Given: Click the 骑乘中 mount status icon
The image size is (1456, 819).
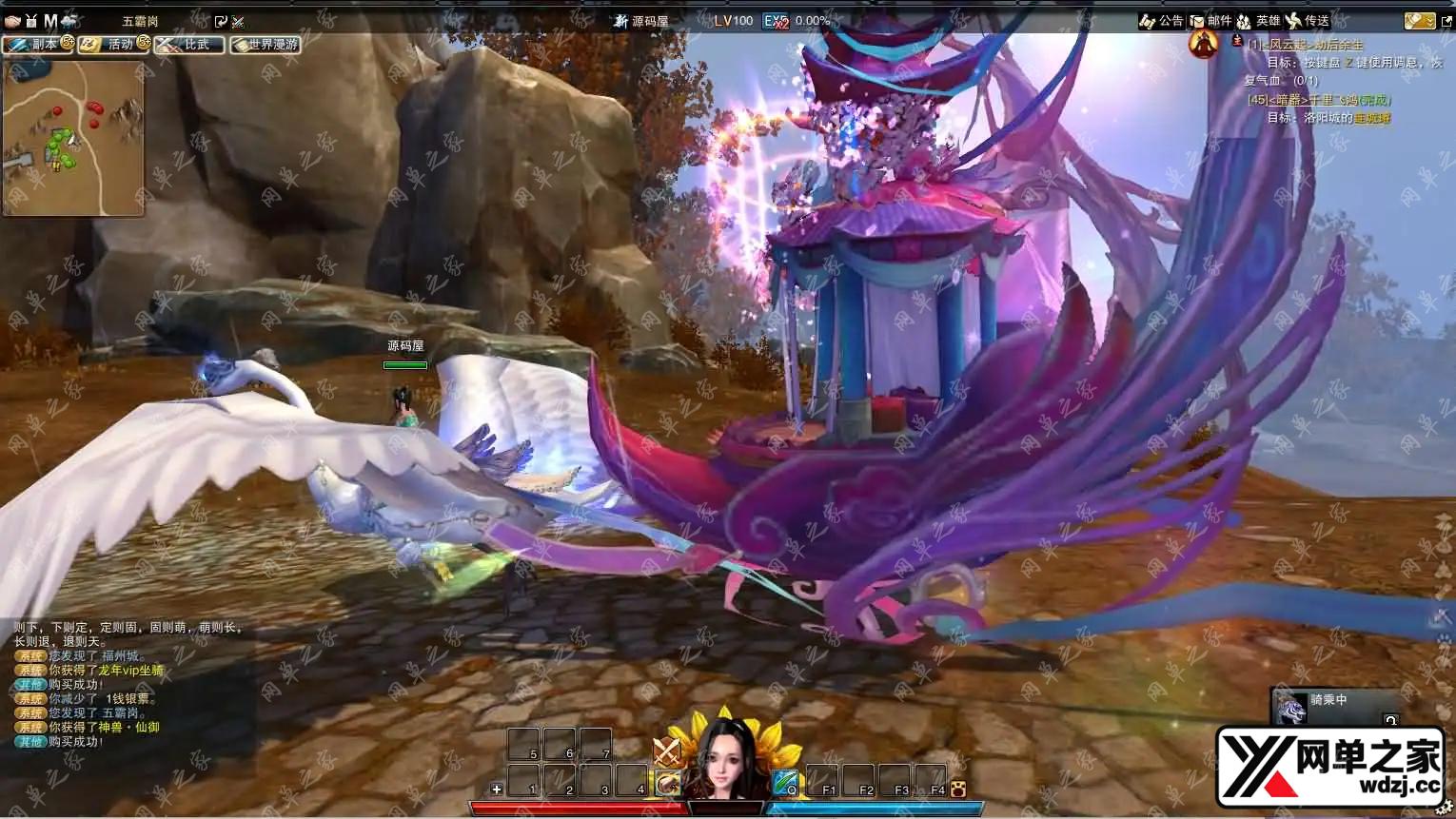Looking at the screenshot, I should (1290, 708).
